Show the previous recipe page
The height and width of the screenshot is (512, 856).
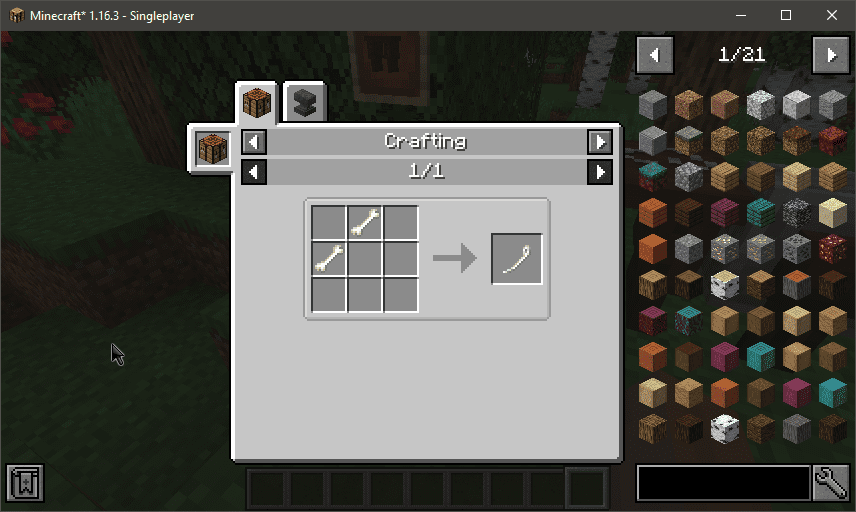click(x=254, y=172)
